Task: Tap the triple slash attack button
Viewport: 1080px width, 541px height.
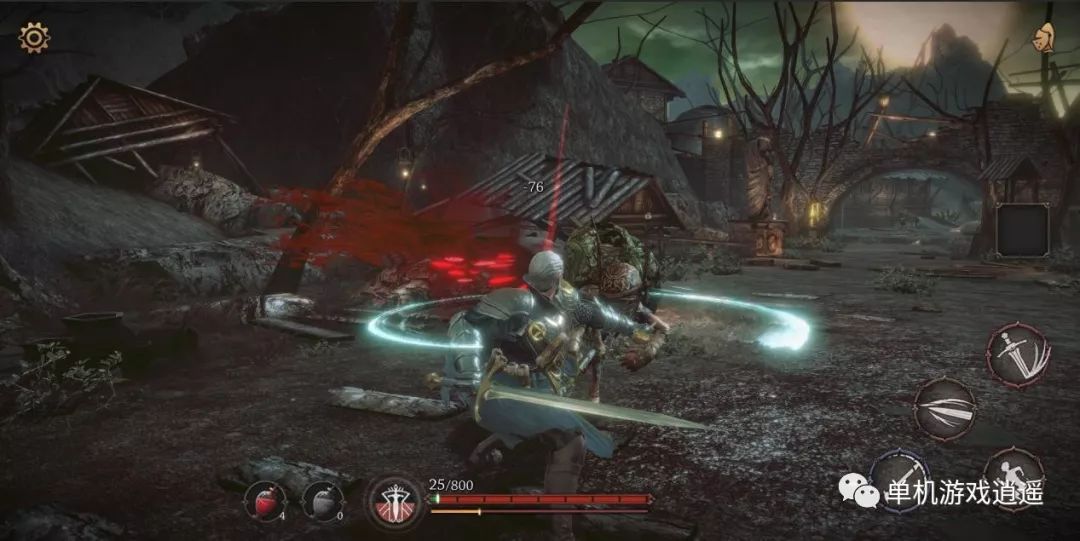Action: [x=943, y=408]
